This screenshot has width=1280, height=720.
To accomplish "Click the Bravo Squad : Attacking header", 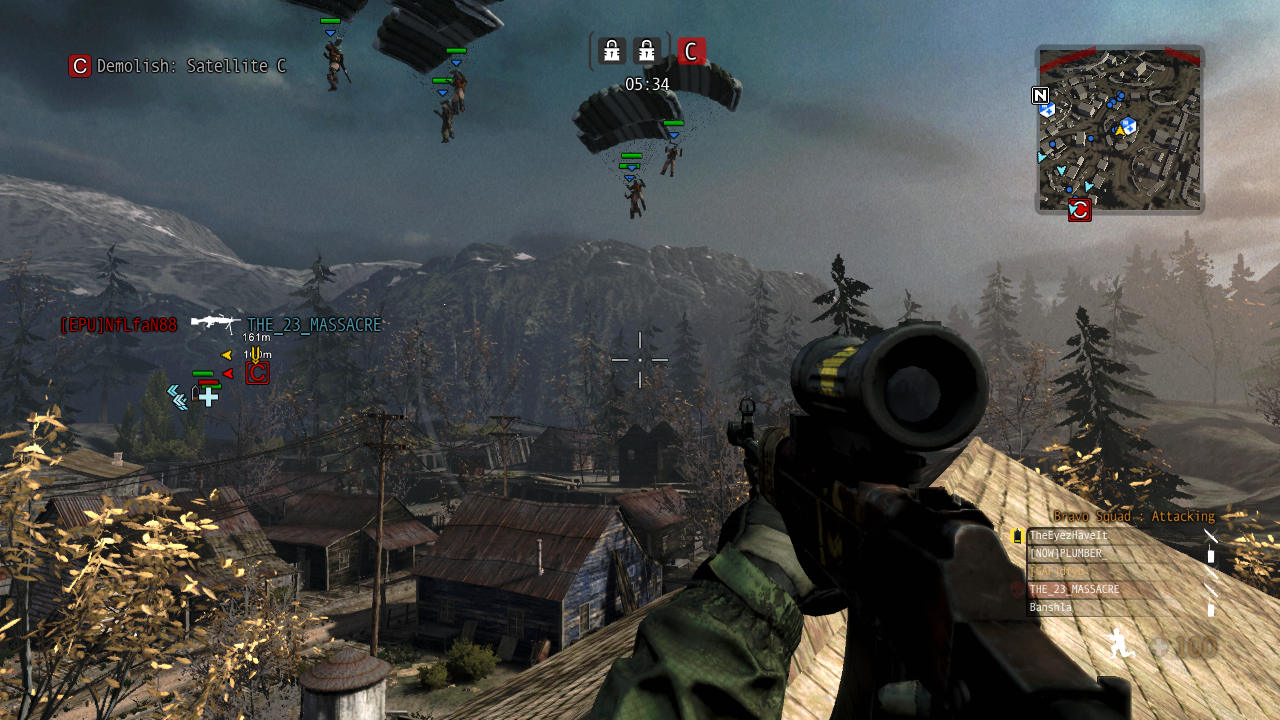I will pos(1134,517).
